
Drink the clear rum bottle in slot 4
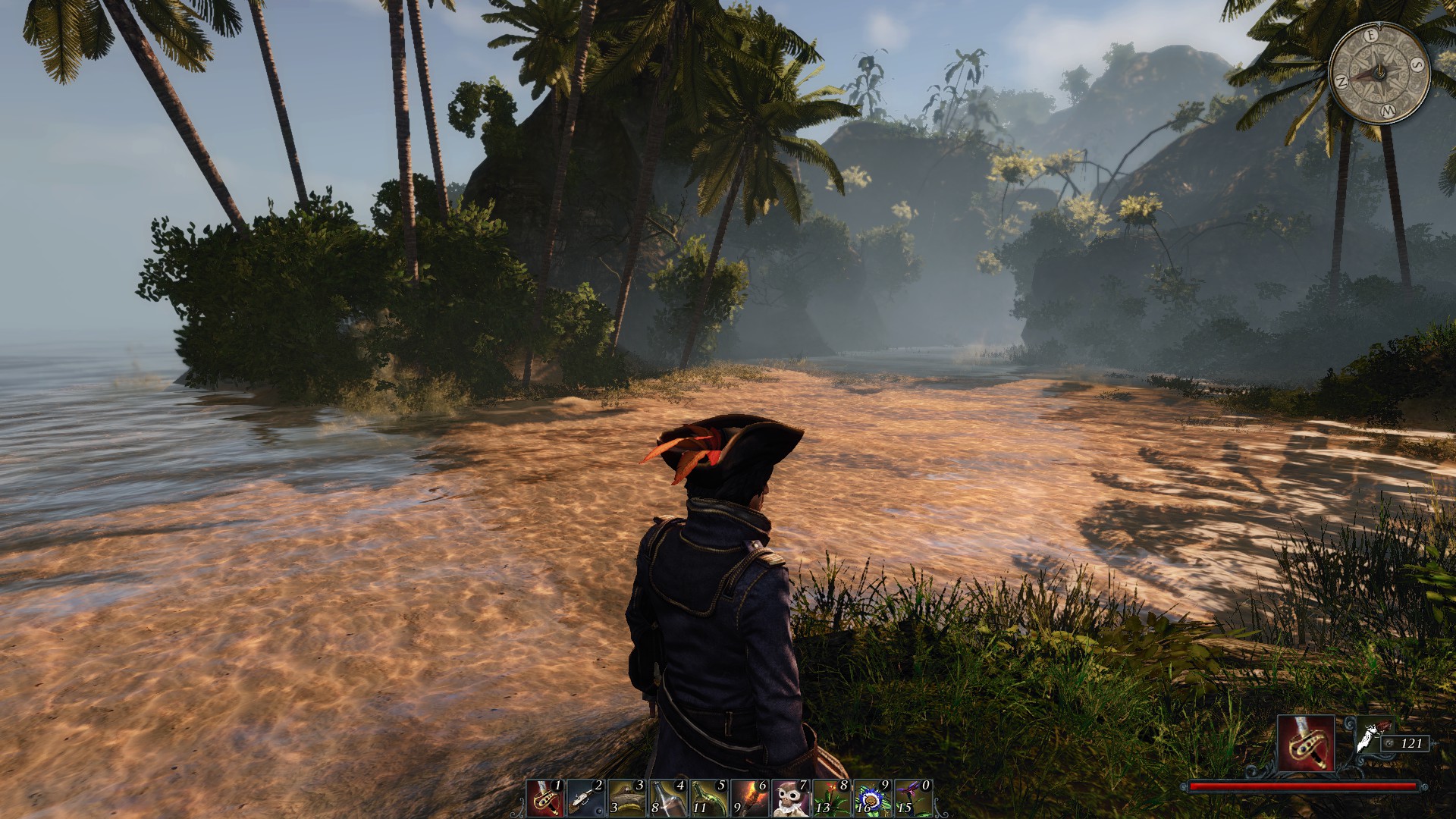667,799
